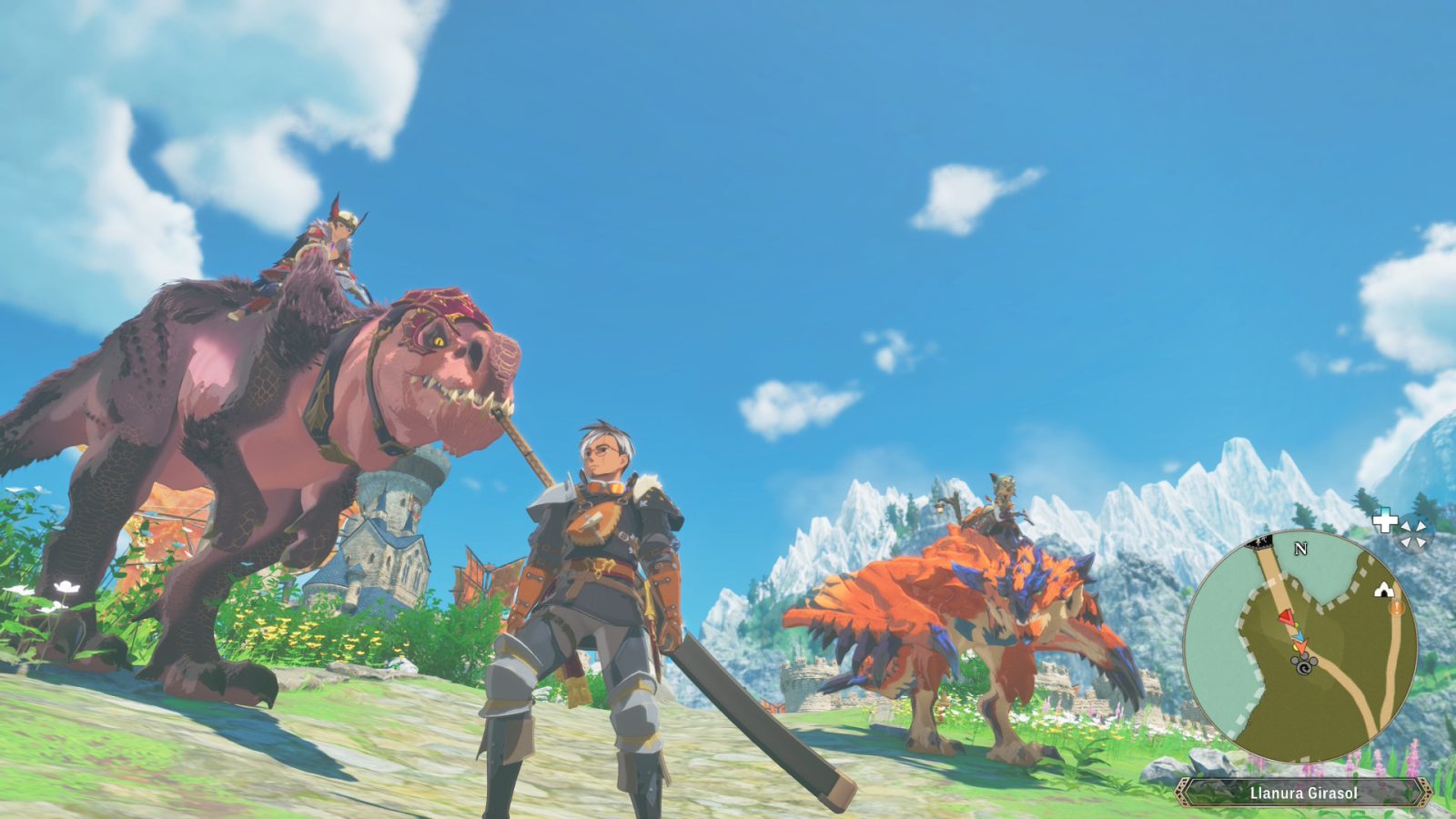Select the ship icon at the minimap's top edge
The width and height of the screenshot is (1456, 819).
tap(1259, 542)
